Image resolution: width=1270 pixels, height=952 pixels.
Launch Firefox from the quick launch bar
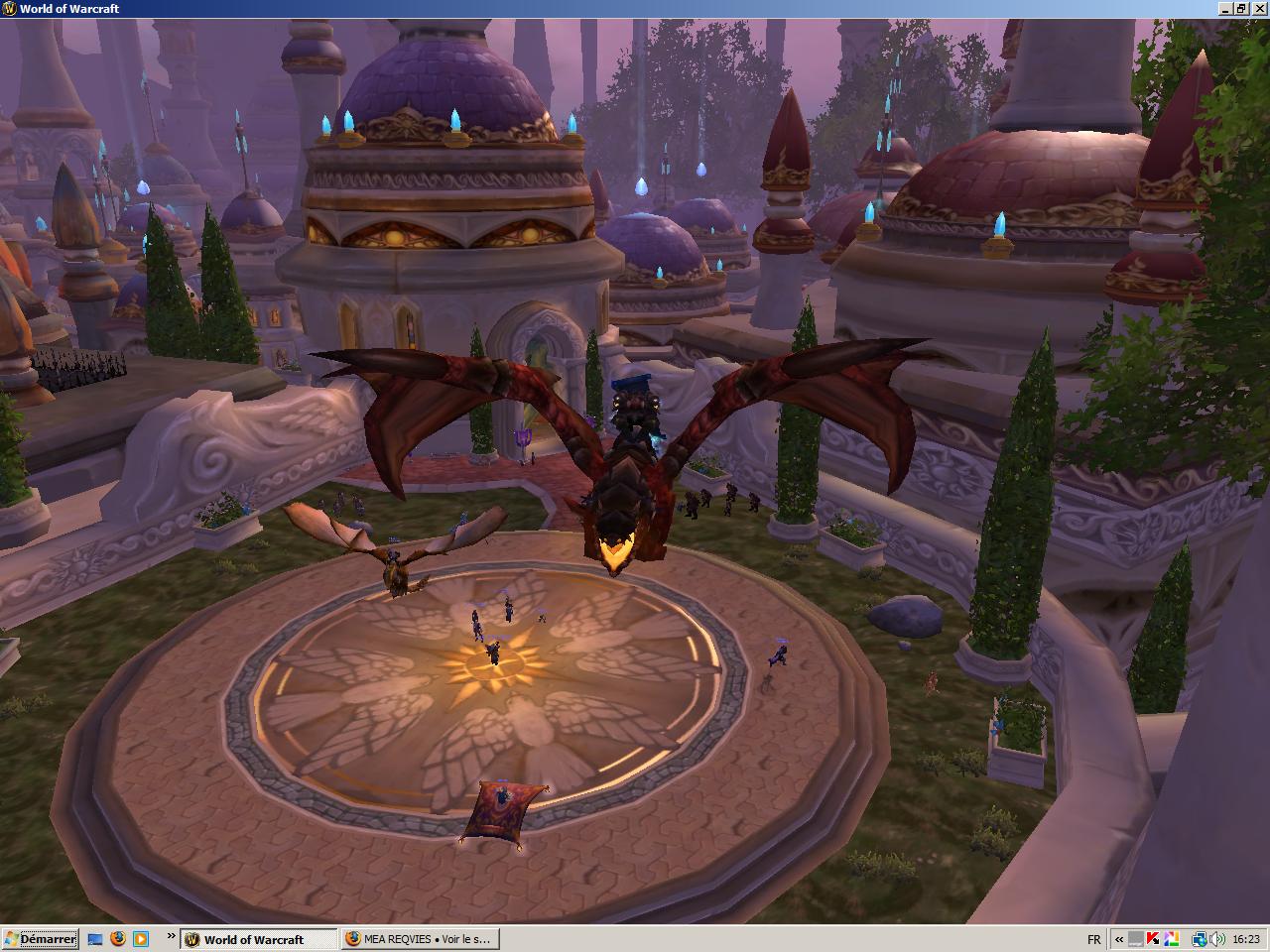[x=118, y=939]
